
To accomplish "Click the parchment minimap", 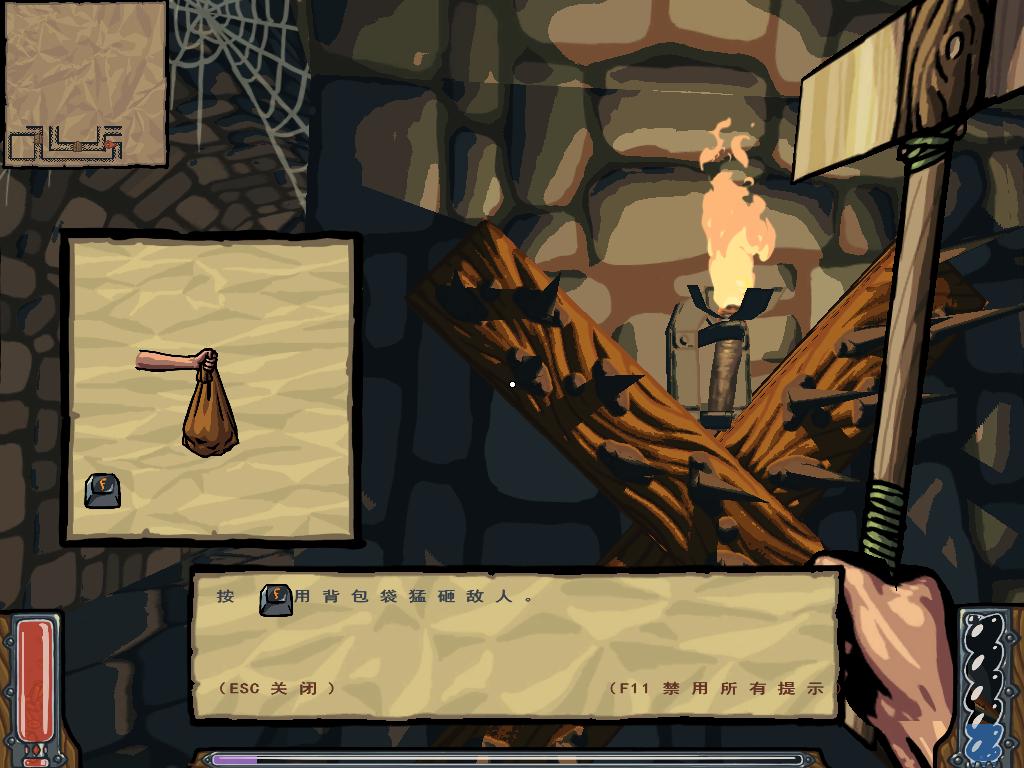I will coord(85,84).
